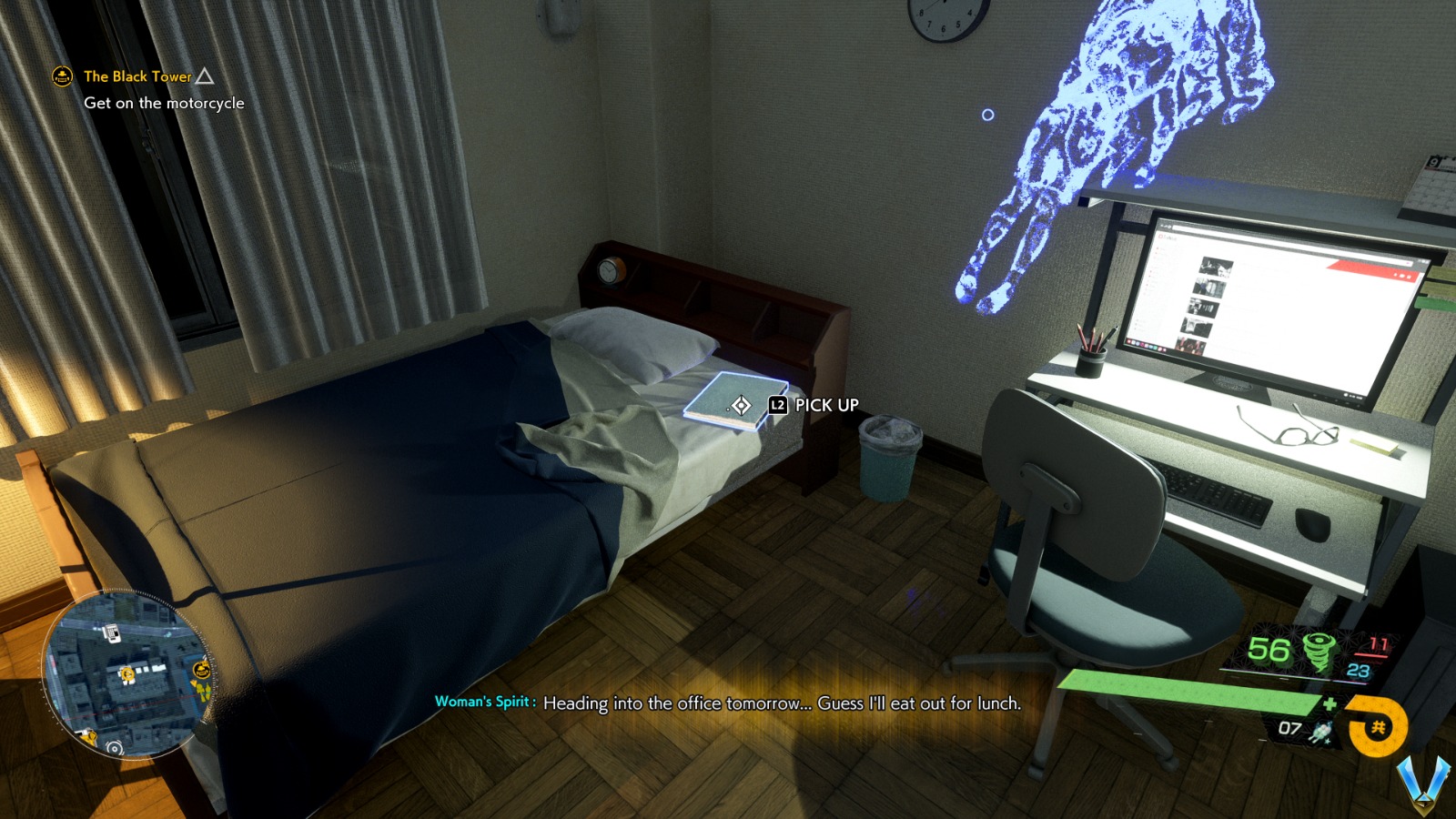Screen dimensions: 1456x819
Task: Click the red ammo counter showing 11
Action: tap(1377, 644)
